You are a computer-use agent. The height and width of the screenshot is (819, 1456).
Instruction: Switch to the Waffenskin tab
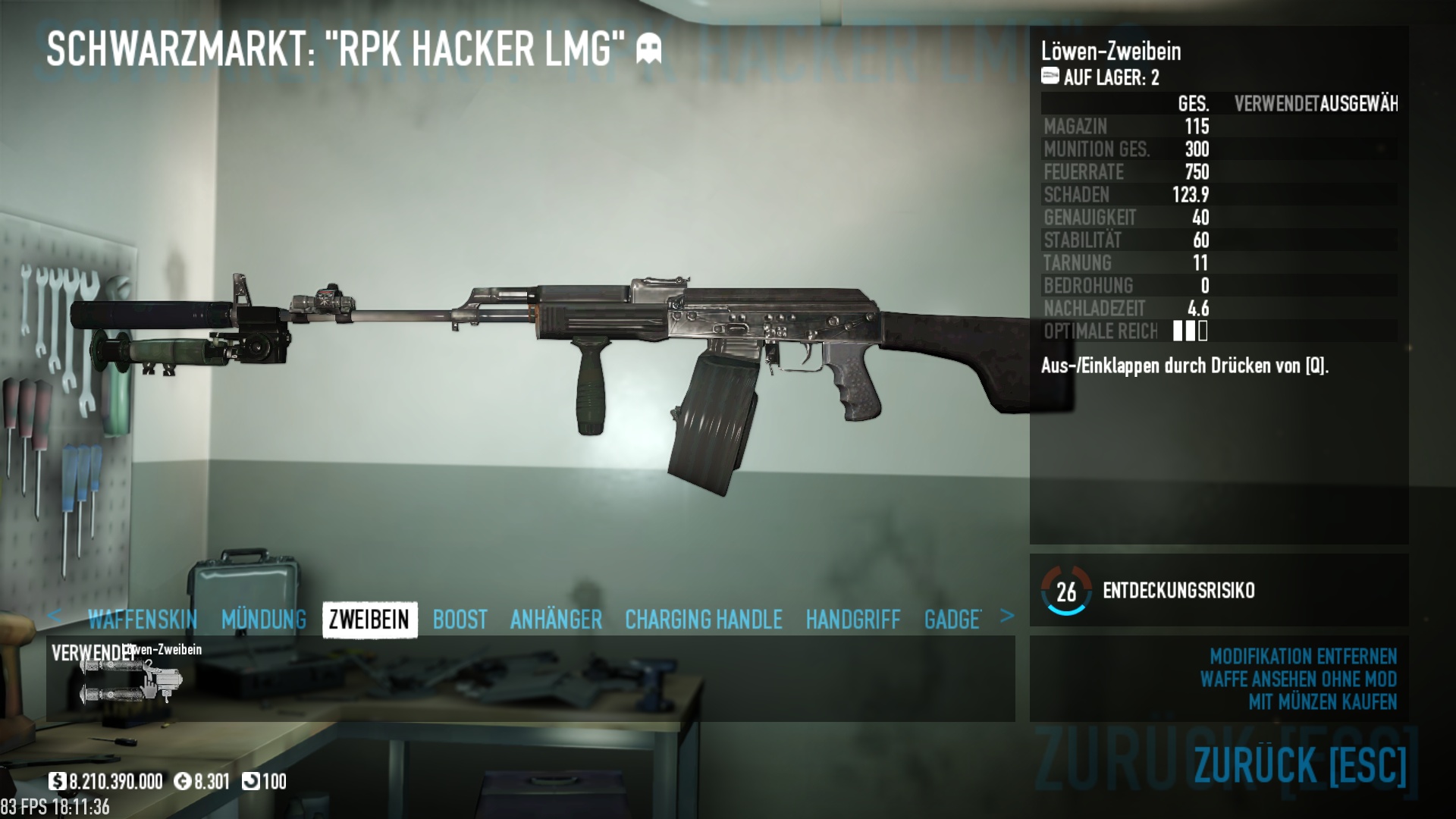(x=143, y=620)
